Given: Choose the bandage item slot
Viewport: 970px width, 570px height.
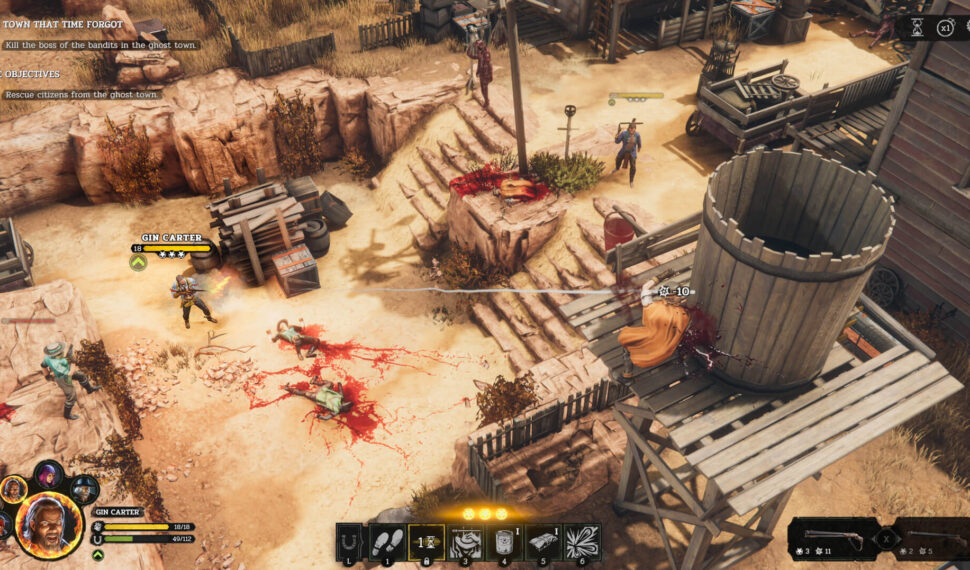Looking at the screenshot, I should tap(543, 542).
